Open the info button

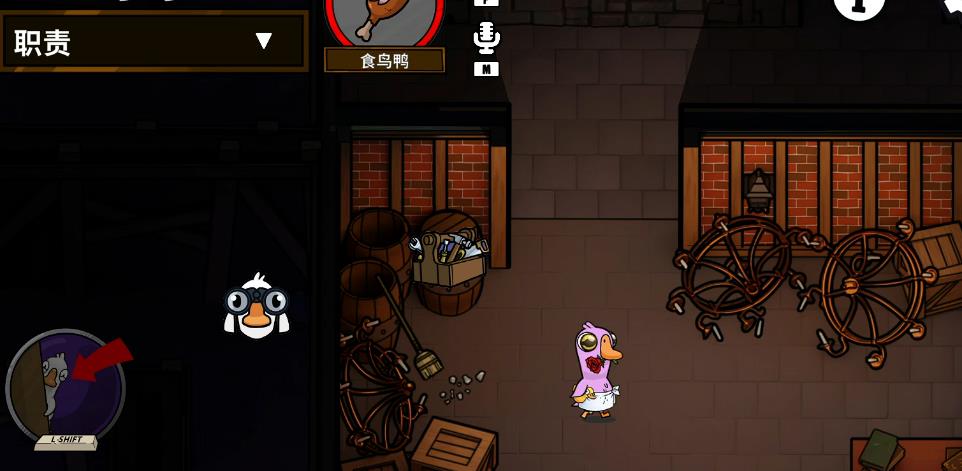coord(858,6)
